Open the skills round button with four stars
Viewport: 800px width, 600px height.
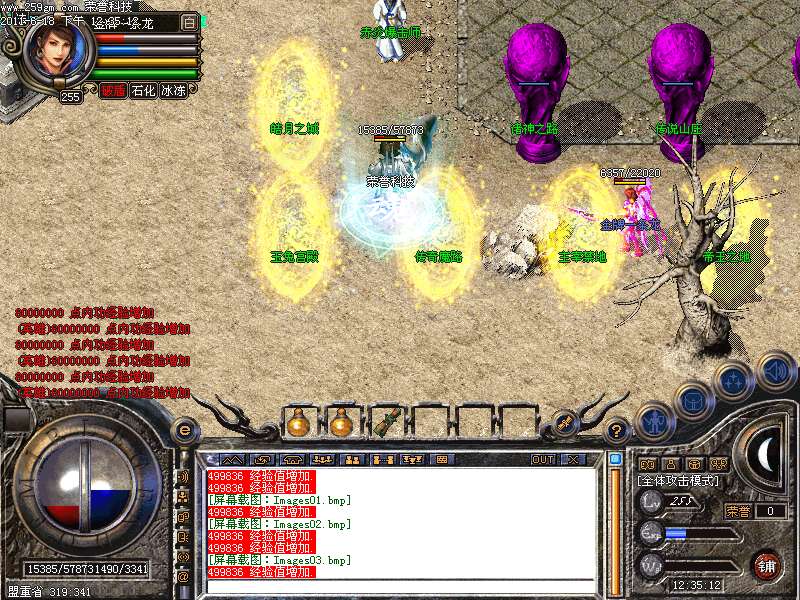[x=734, y=380]
